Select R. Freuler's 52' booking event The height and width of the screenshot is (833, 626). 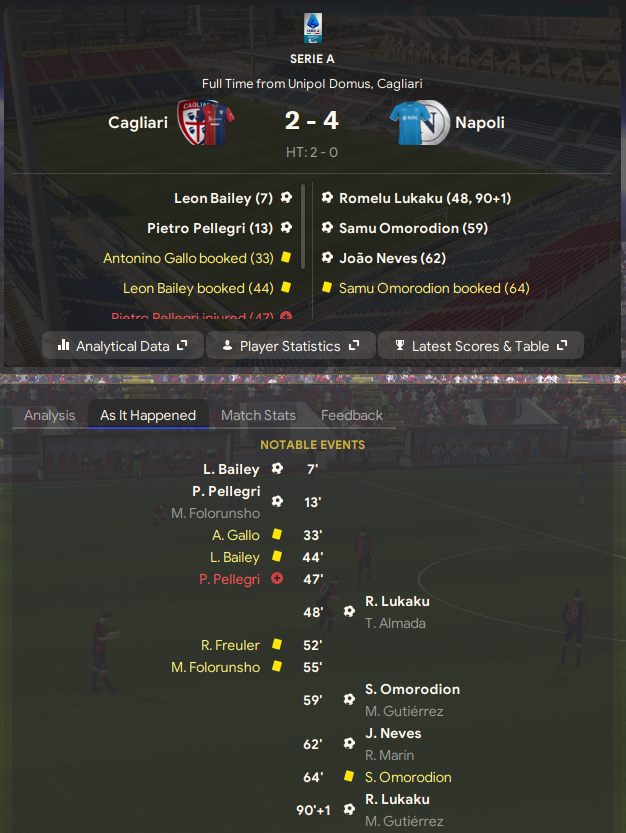[230, 645]
